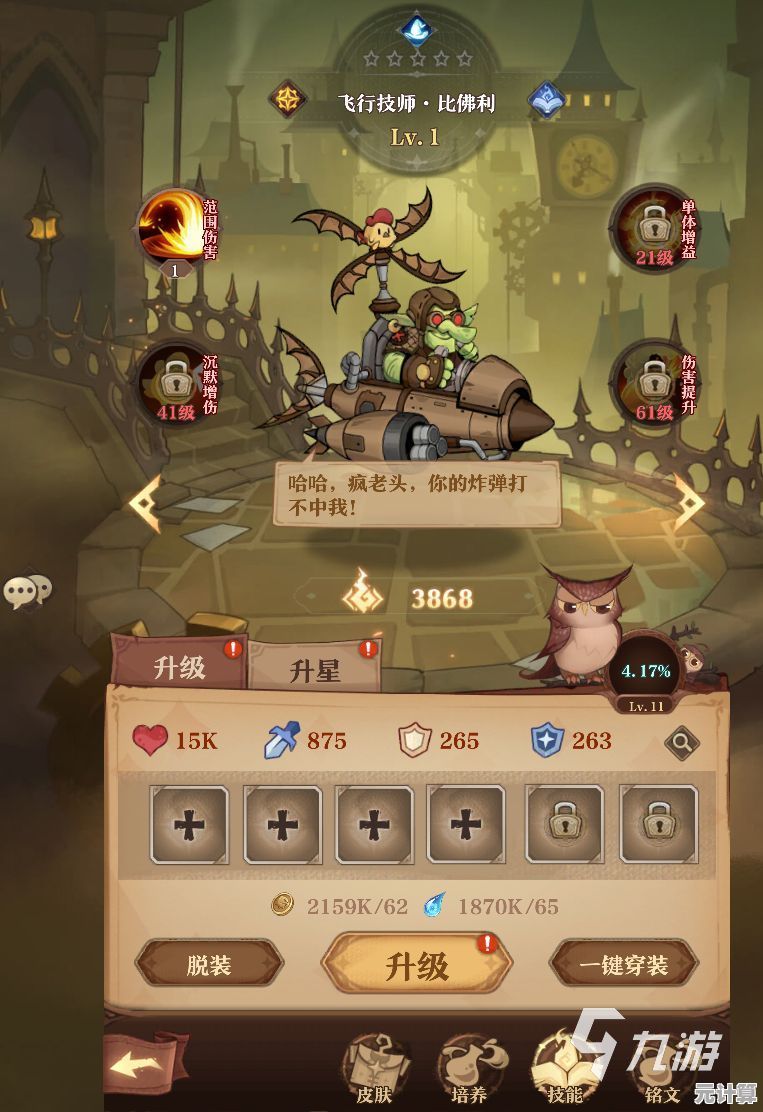Image resolution: width=763 pixels, height=1112 pixels.
Task: Open detailed stats with magnifier icon
Action: (x=682, y=742)
